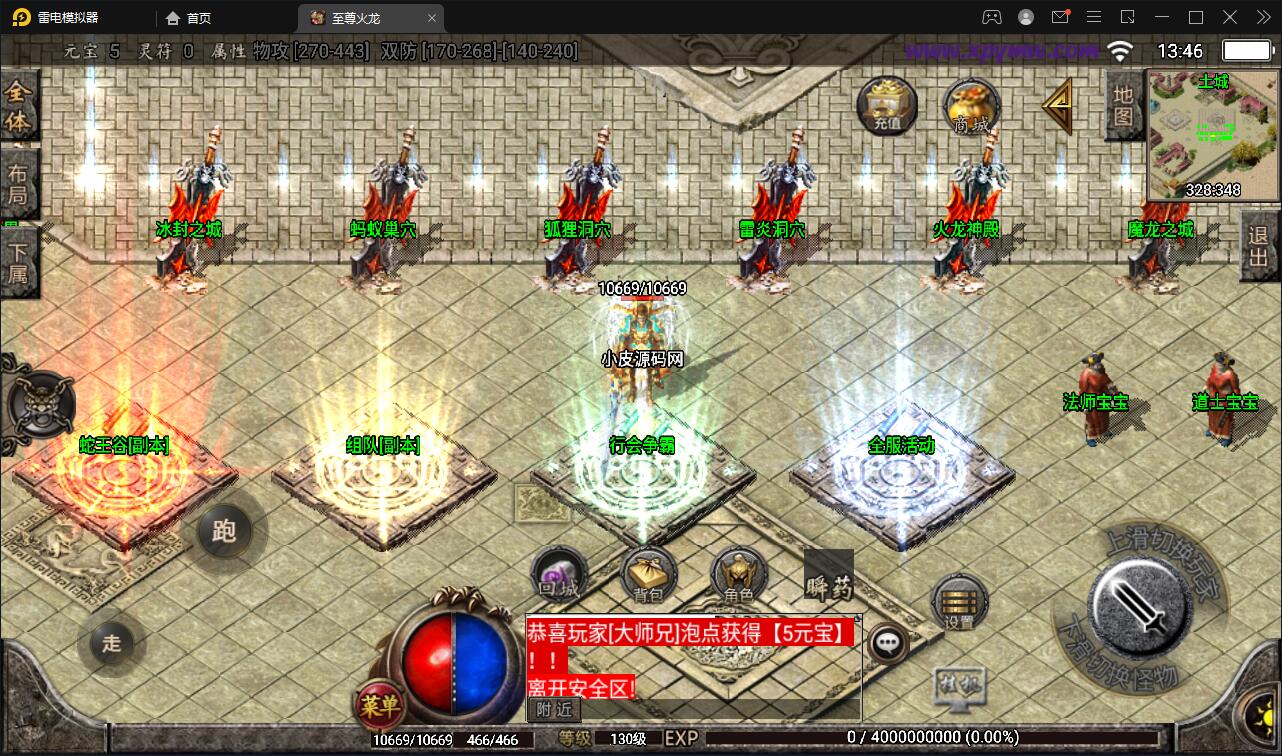Open the 菜单 menu button

(380, 707)
